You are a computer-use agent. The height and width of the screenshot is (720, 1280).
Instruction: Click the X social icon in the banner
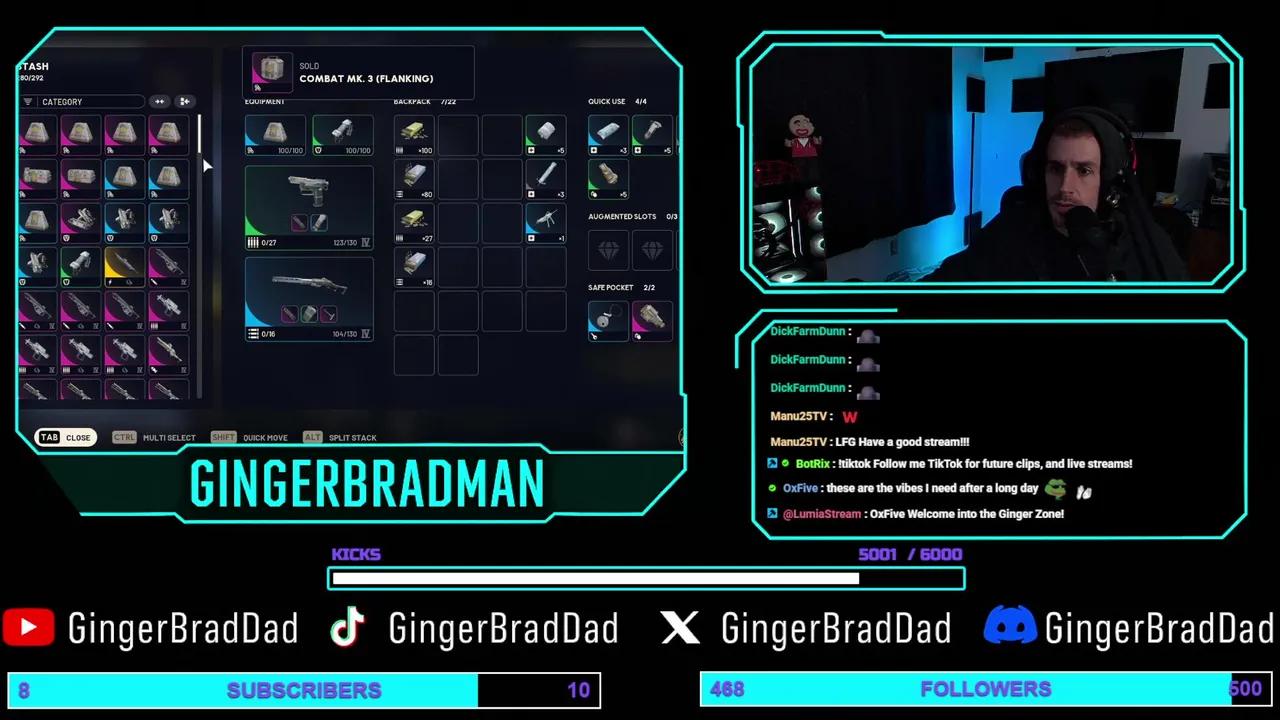tap(681, 627)
